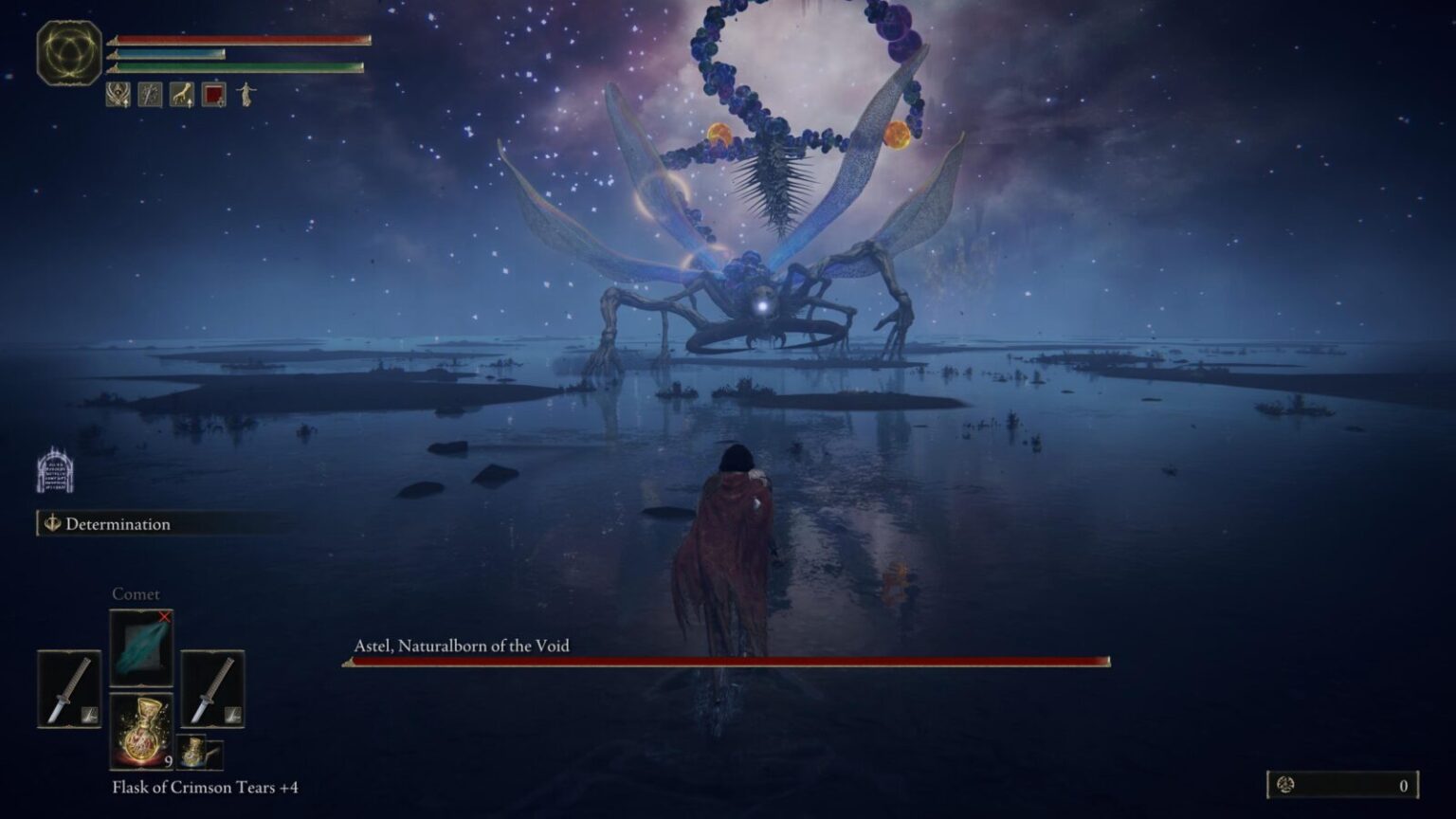Click the cathedral gate landmark icon on left

pos(56,471)
